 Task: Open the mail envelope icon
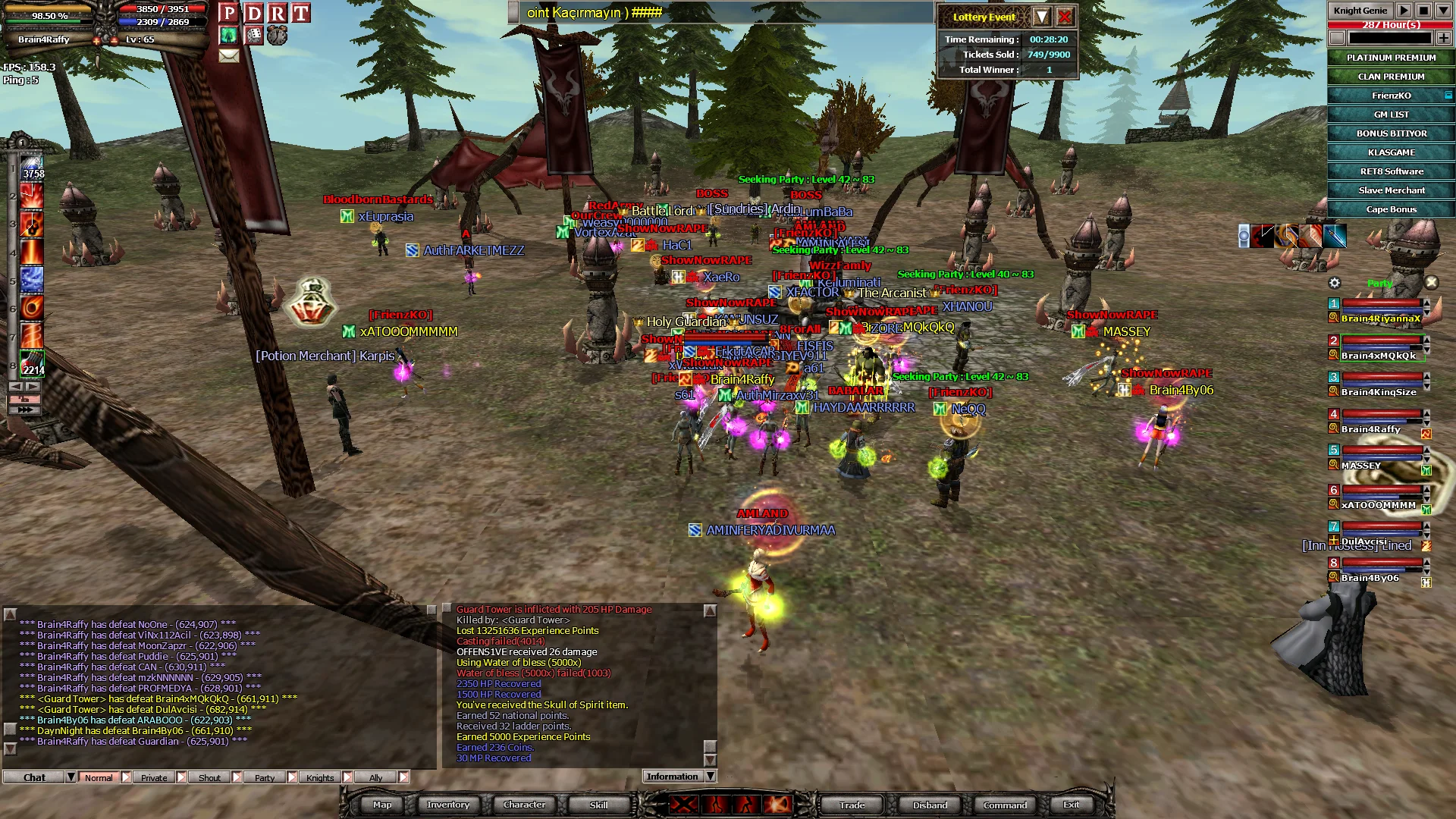pos(229,55)
